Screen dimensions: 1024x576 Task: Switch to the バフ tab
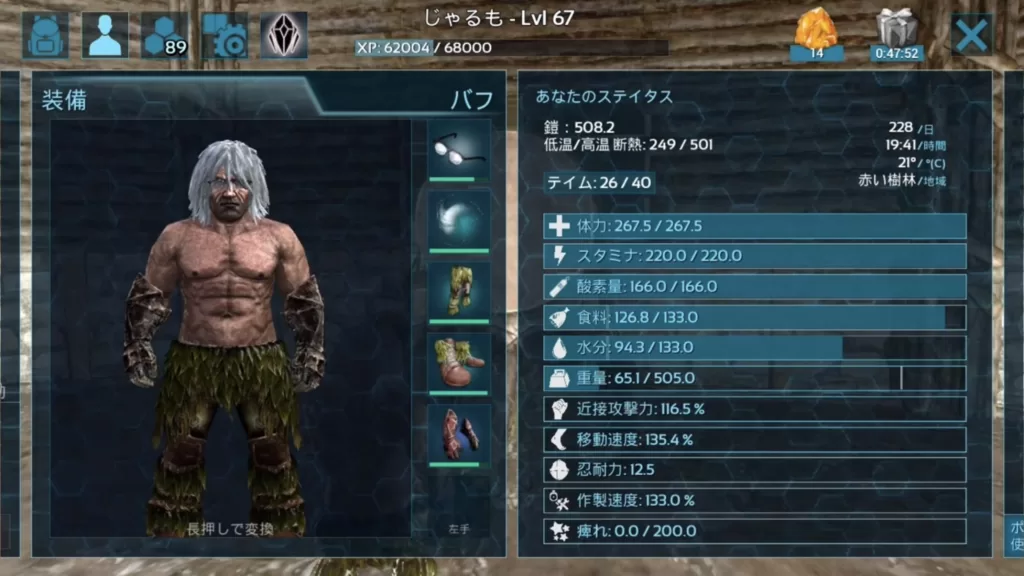coord(472,100)
